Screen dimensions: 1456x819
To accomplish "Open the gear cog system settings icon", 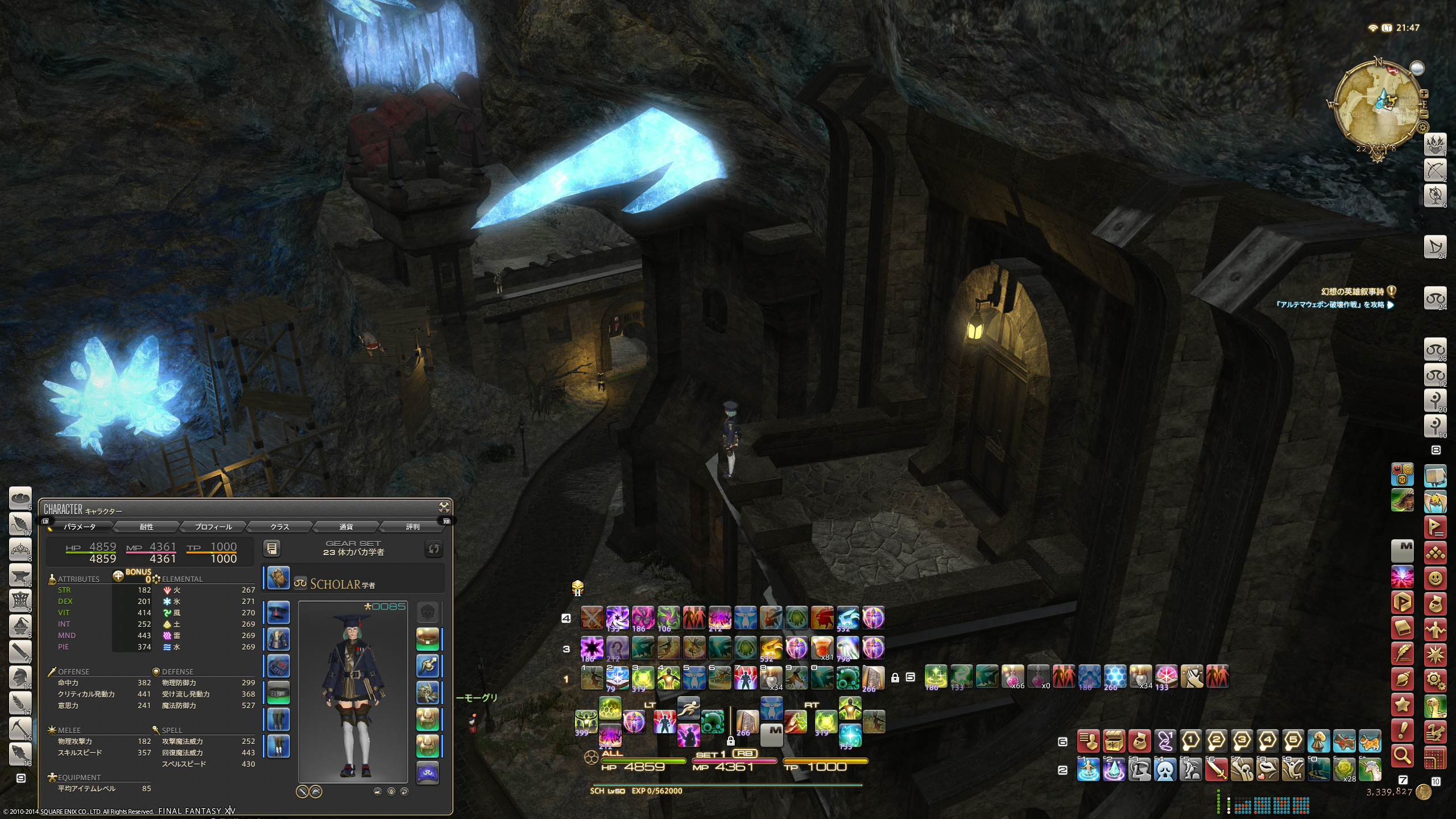I will pos(1436,680).
